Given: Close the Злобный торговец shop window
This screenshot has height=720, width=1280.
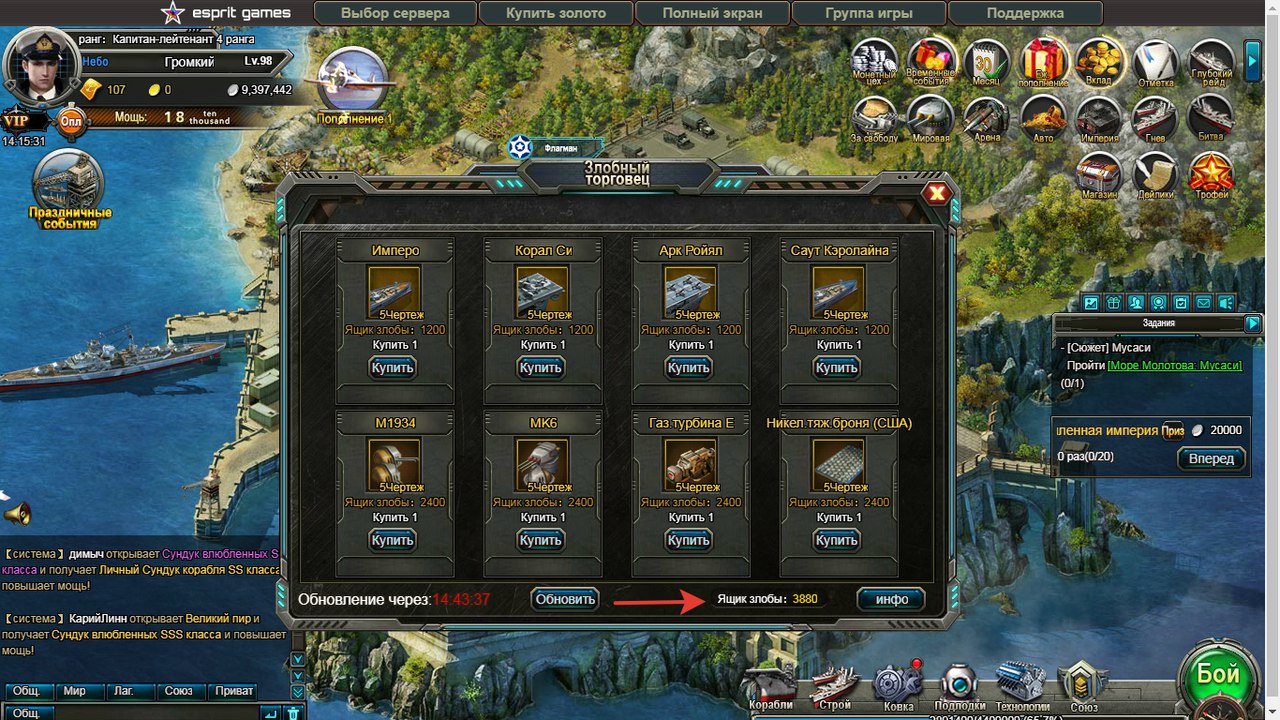Looking at the screenshot, I should coord(937,194).
